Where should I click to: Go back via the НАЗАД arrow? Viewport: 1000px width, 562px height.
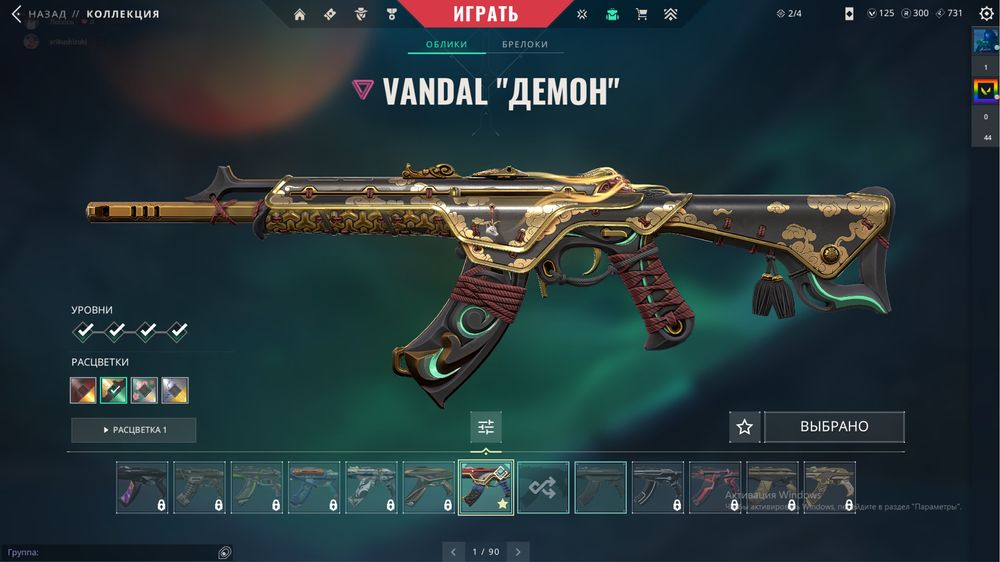pyautogui.click(x=16, y=14)
